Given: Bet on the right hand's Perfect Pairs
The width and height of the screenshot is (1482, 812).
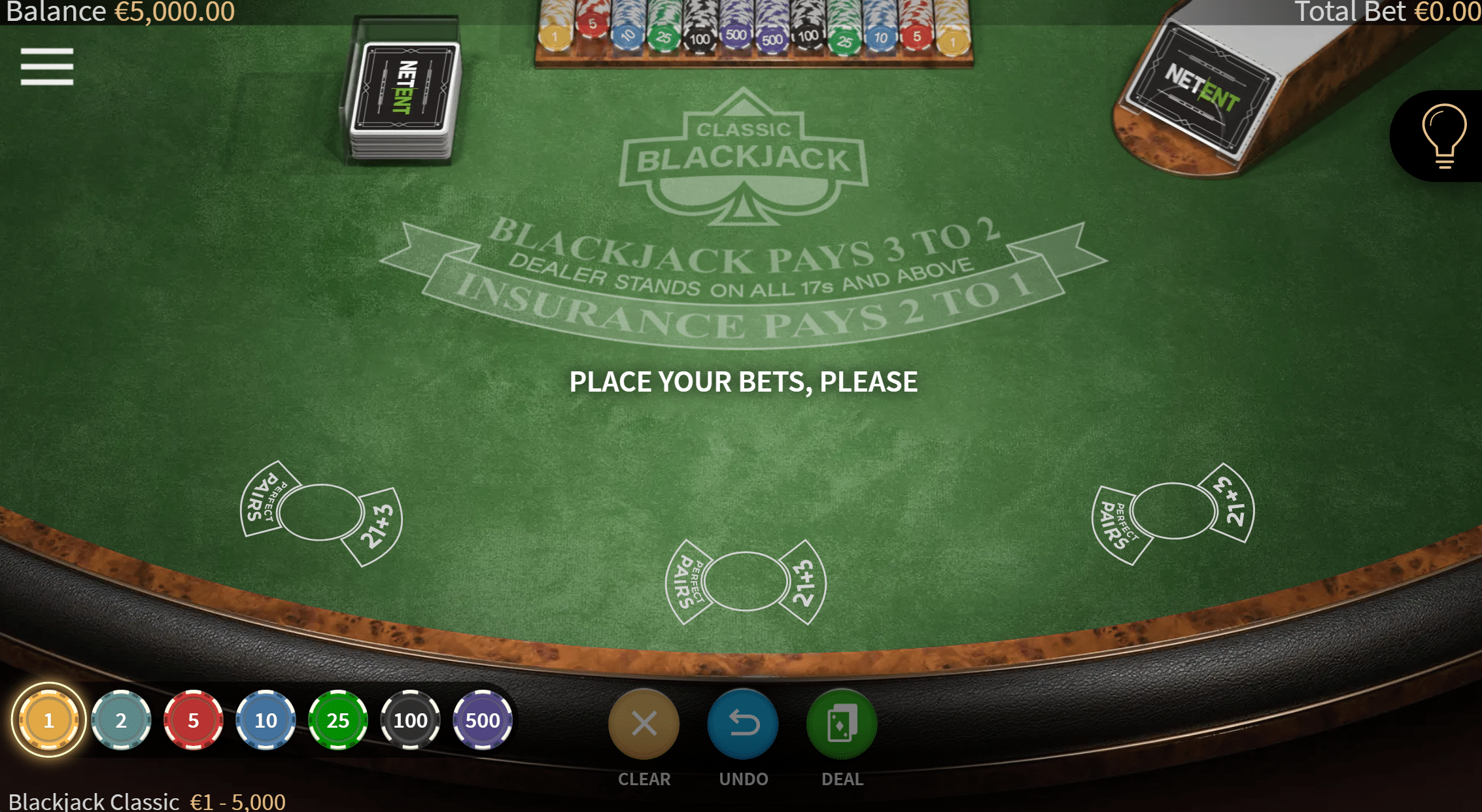Looking at the screenshot, I should pyautogui.click(x=1116, y=524).
